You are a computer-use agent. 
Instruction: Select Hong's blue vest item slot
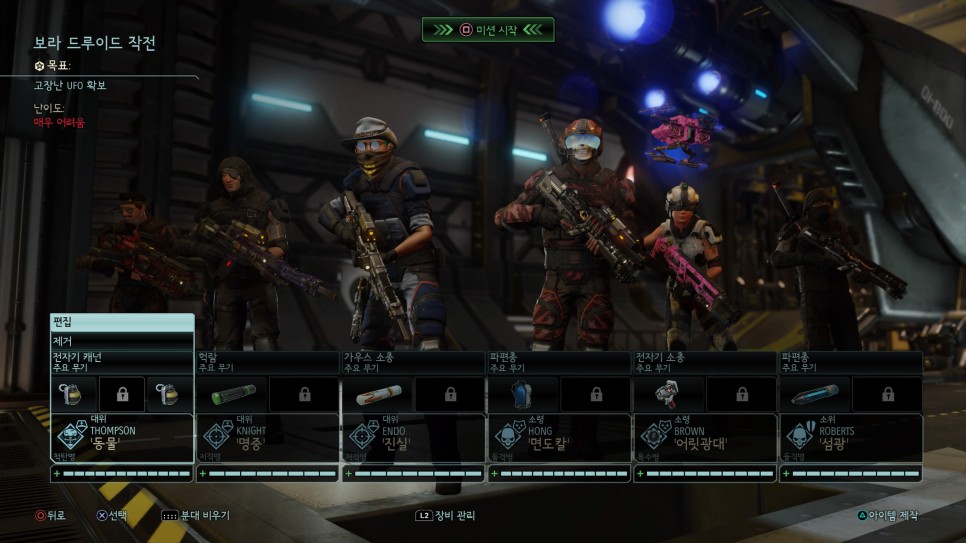(523, 394)
